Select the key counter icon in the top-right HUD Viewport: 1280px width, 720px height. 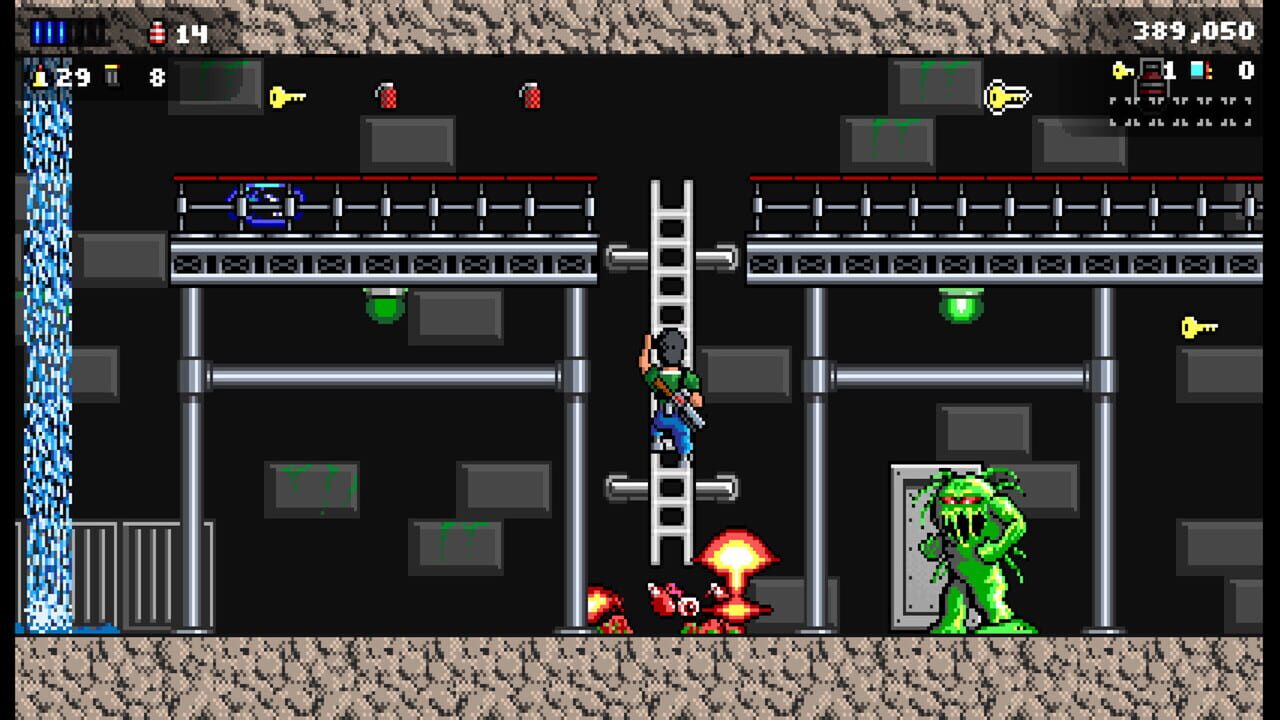pos(1122,71)
